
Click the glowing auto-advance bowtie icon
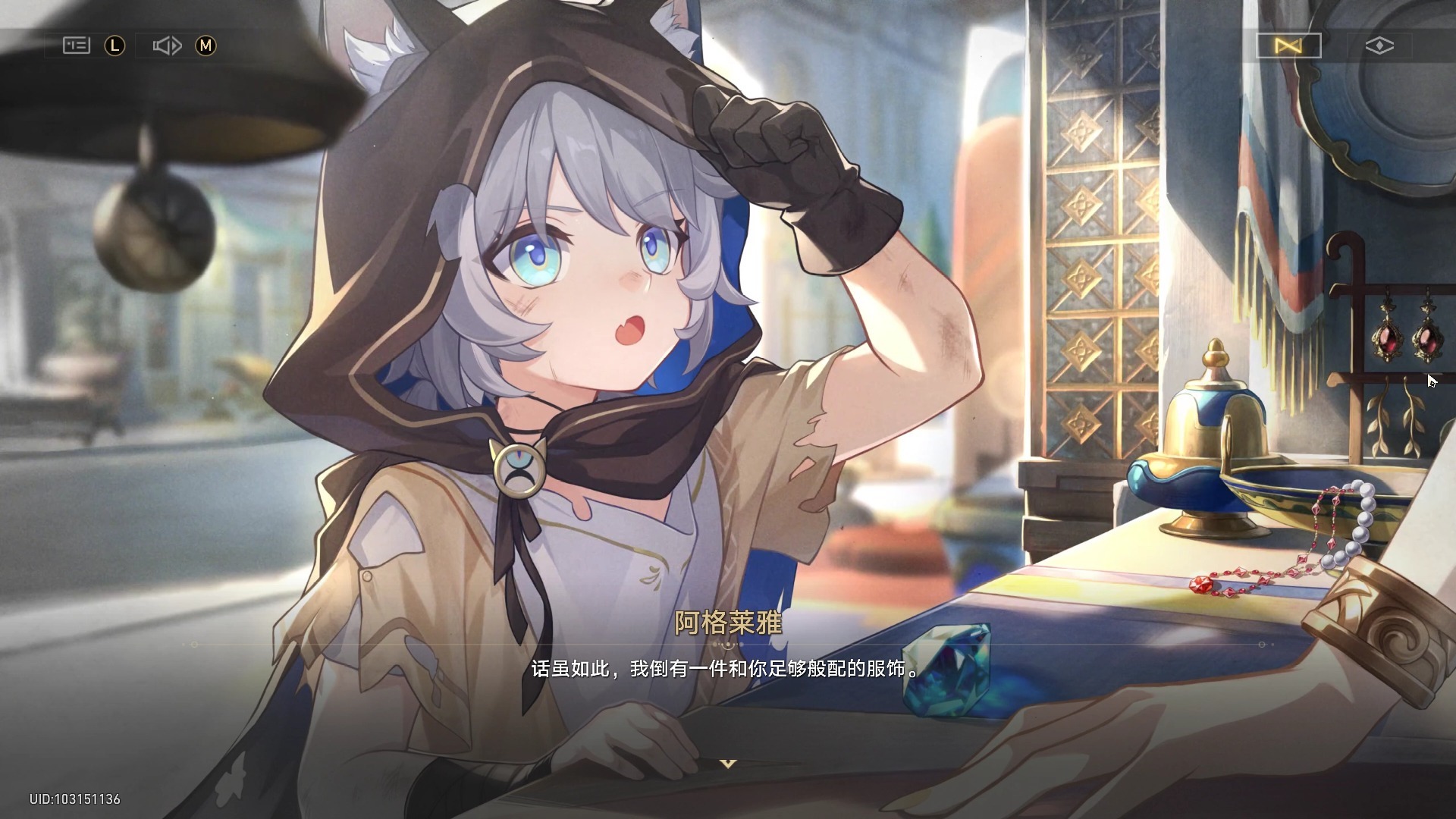(1287, 45)
